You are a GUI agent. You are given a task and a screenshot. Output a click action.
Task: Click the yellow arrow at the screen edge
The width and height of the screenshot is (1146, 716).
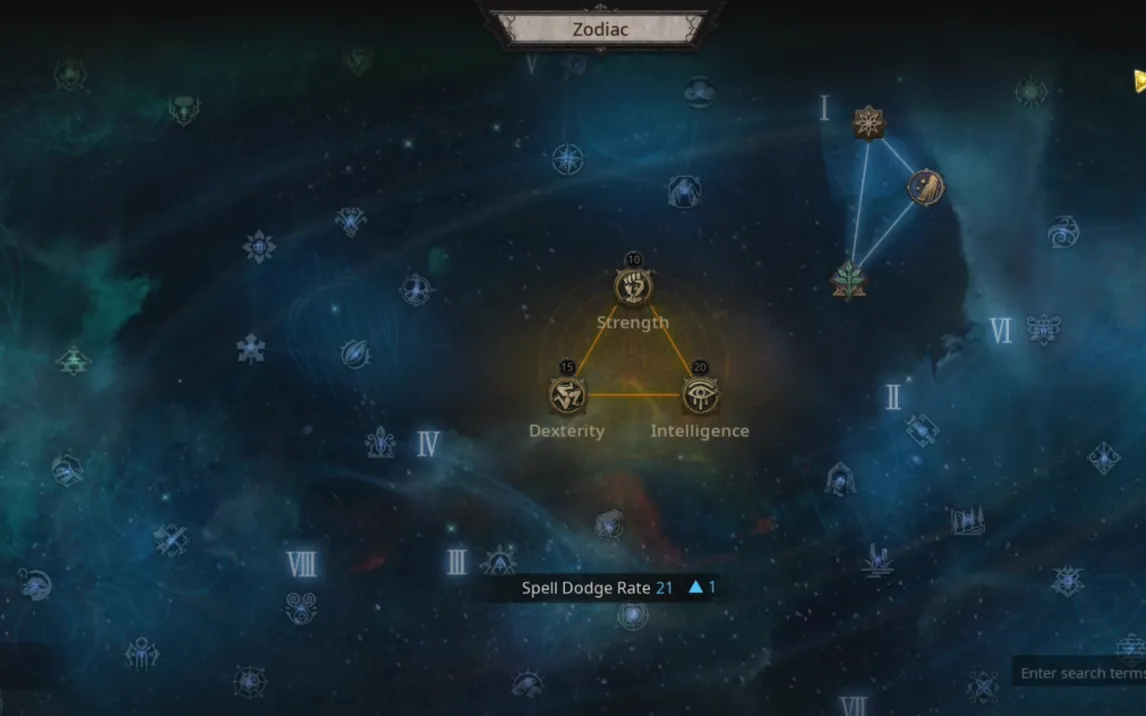(x=1139, y=80)
